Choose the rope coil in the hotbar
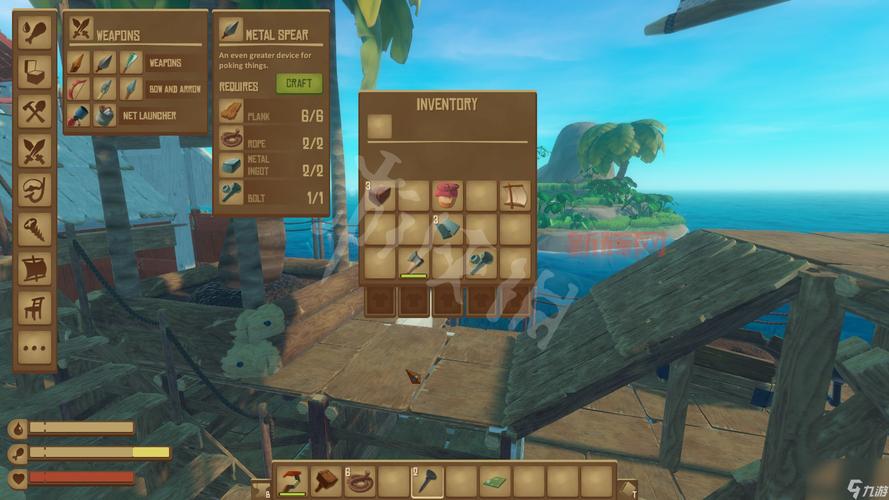 coord(360,482)
